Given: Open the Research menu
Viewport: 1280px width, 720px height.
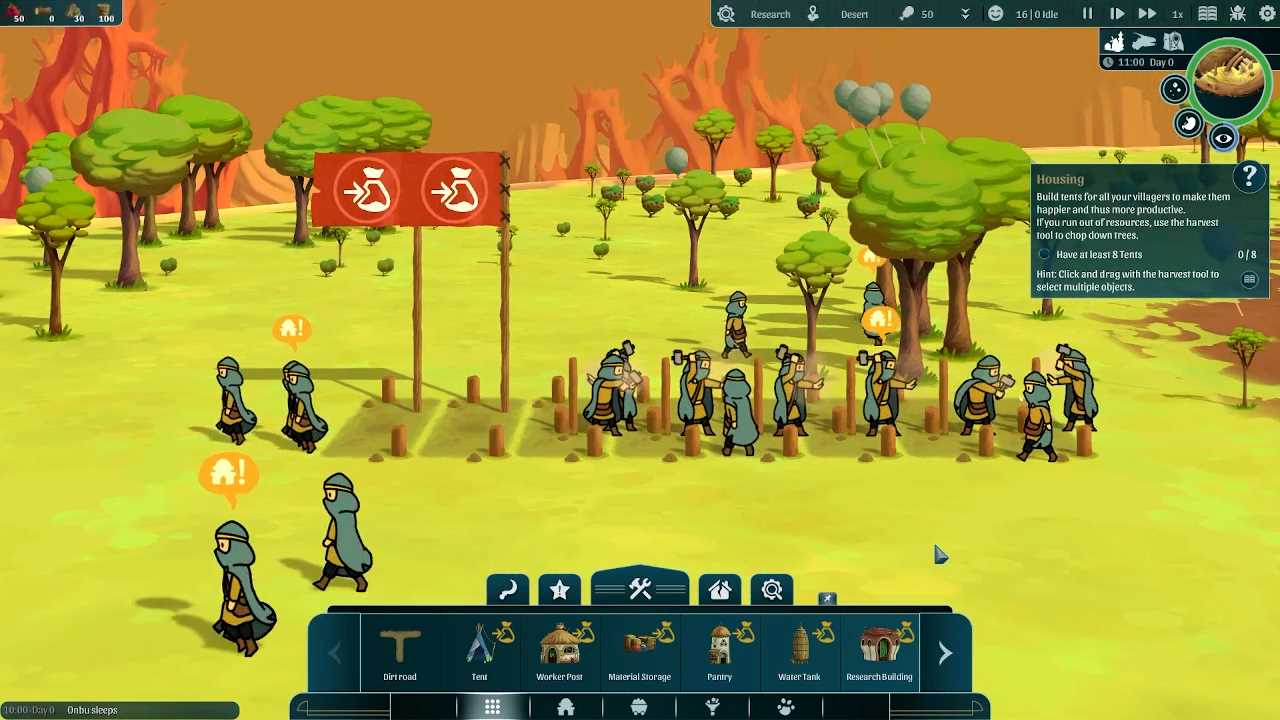Looking at the screenshot, I should pos(770,14).
